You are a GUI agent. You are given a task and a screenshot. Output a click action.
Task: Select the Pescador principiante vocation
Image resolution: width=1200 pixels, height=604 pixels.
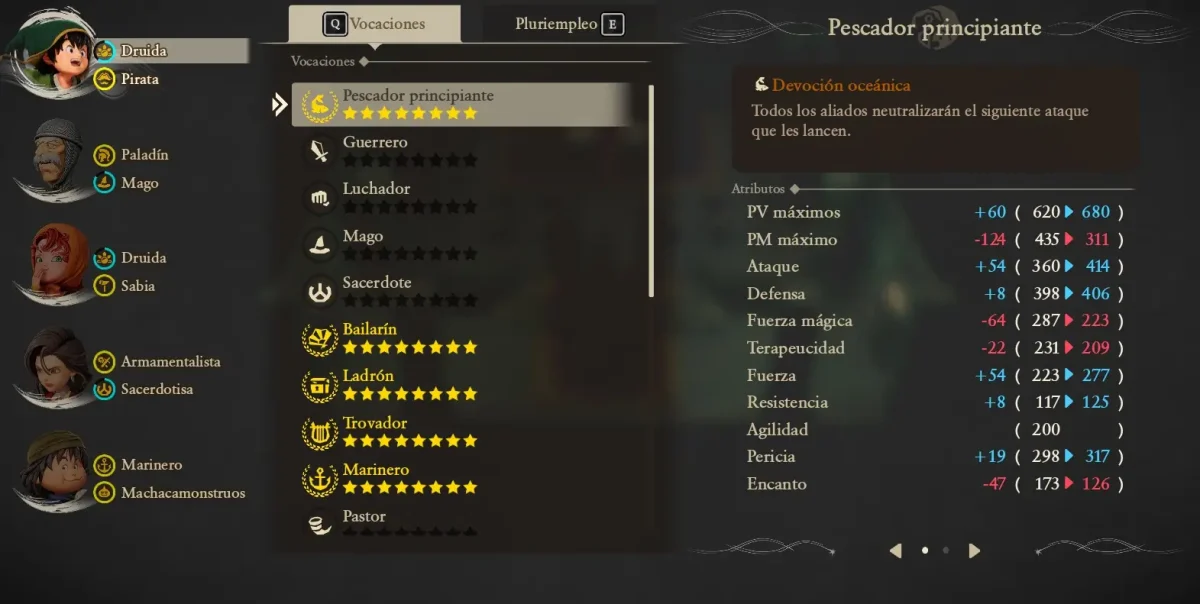[460, 104]
